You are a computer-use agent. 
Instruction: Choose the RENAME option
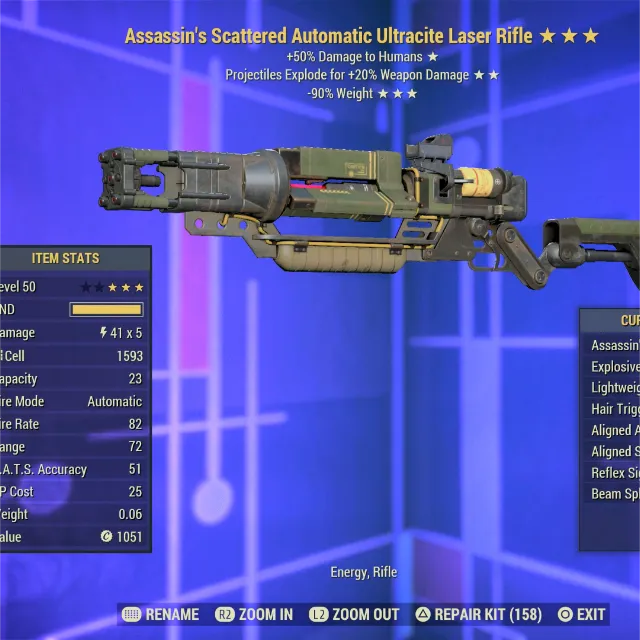(x=160, y=614)
